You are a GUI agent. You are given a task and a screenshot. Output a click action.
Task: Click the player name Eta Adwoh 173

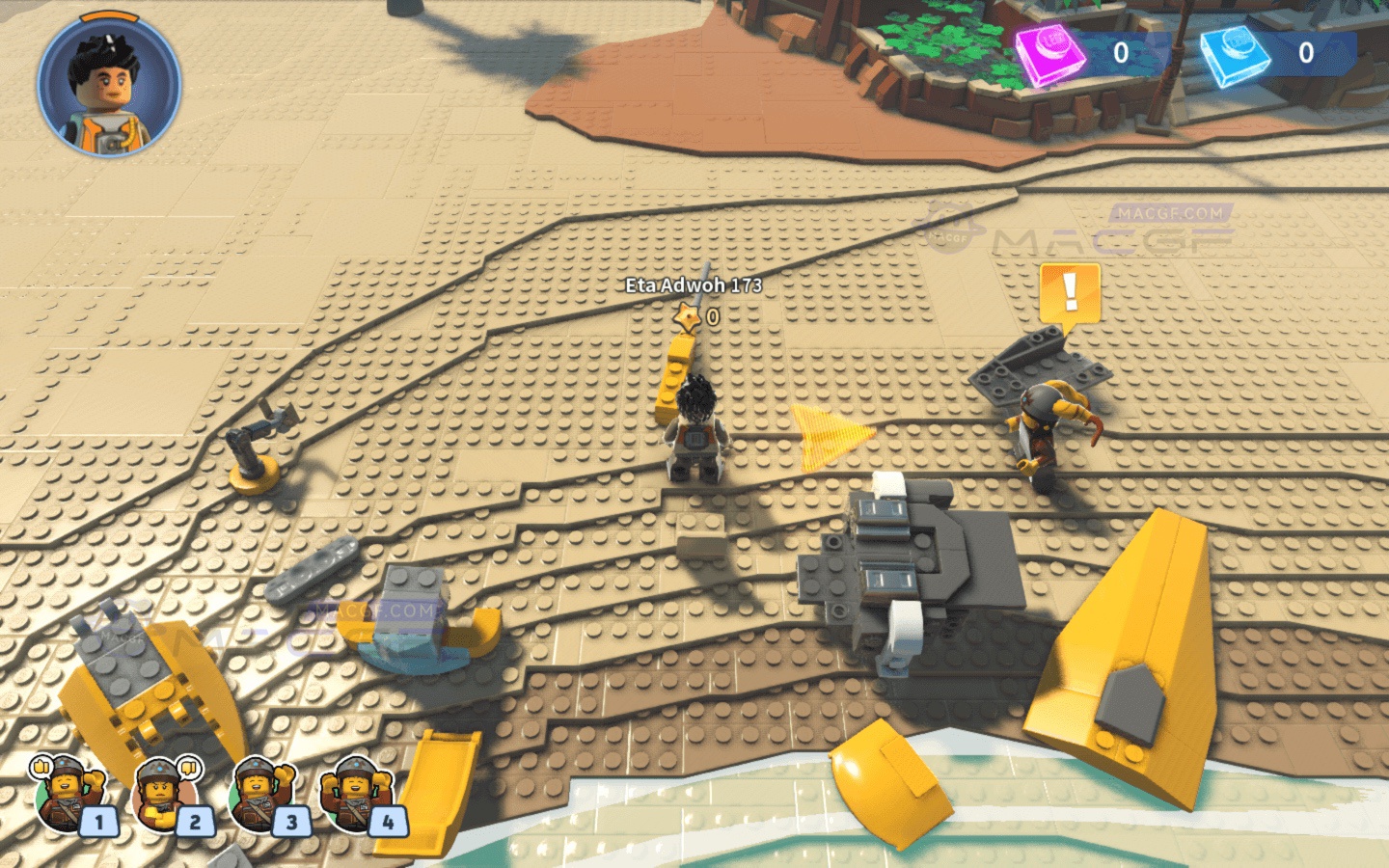click(x=693, y=285)
